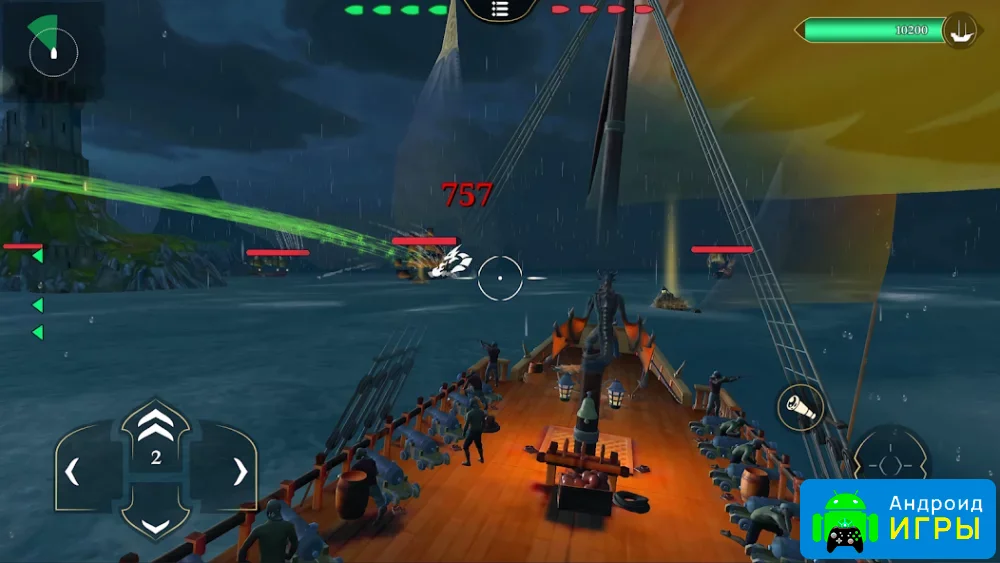This screenshot has height=563, width=1000.
Task: Click the Андроид ИГРЫ watermark logo
Action: point(898,519)
